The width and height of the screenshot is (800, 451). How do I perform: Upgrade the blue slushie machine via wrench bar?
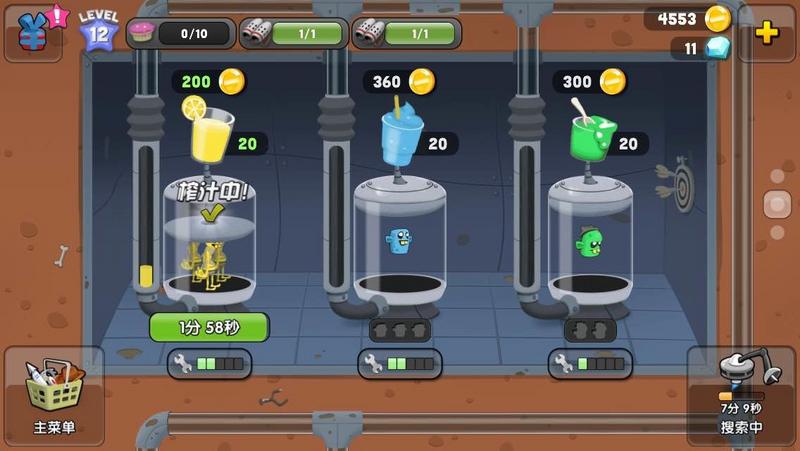coord(400,364)
